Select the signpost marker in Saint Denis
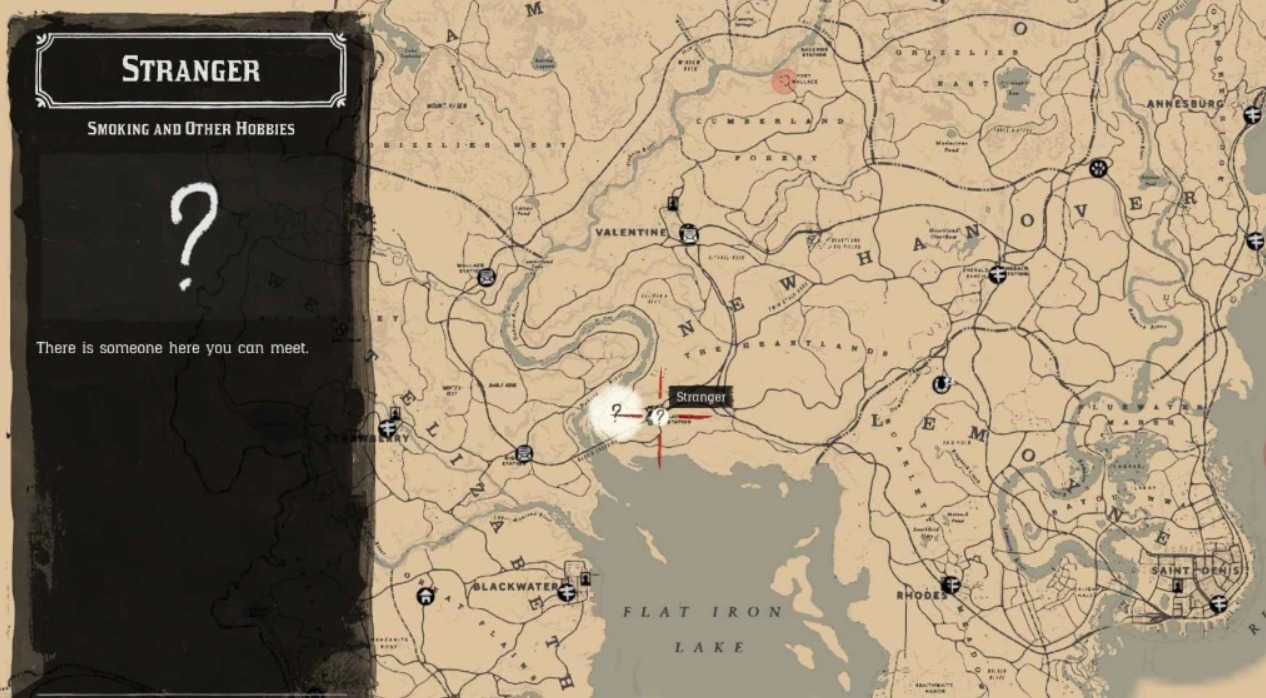 point(1218,604)
